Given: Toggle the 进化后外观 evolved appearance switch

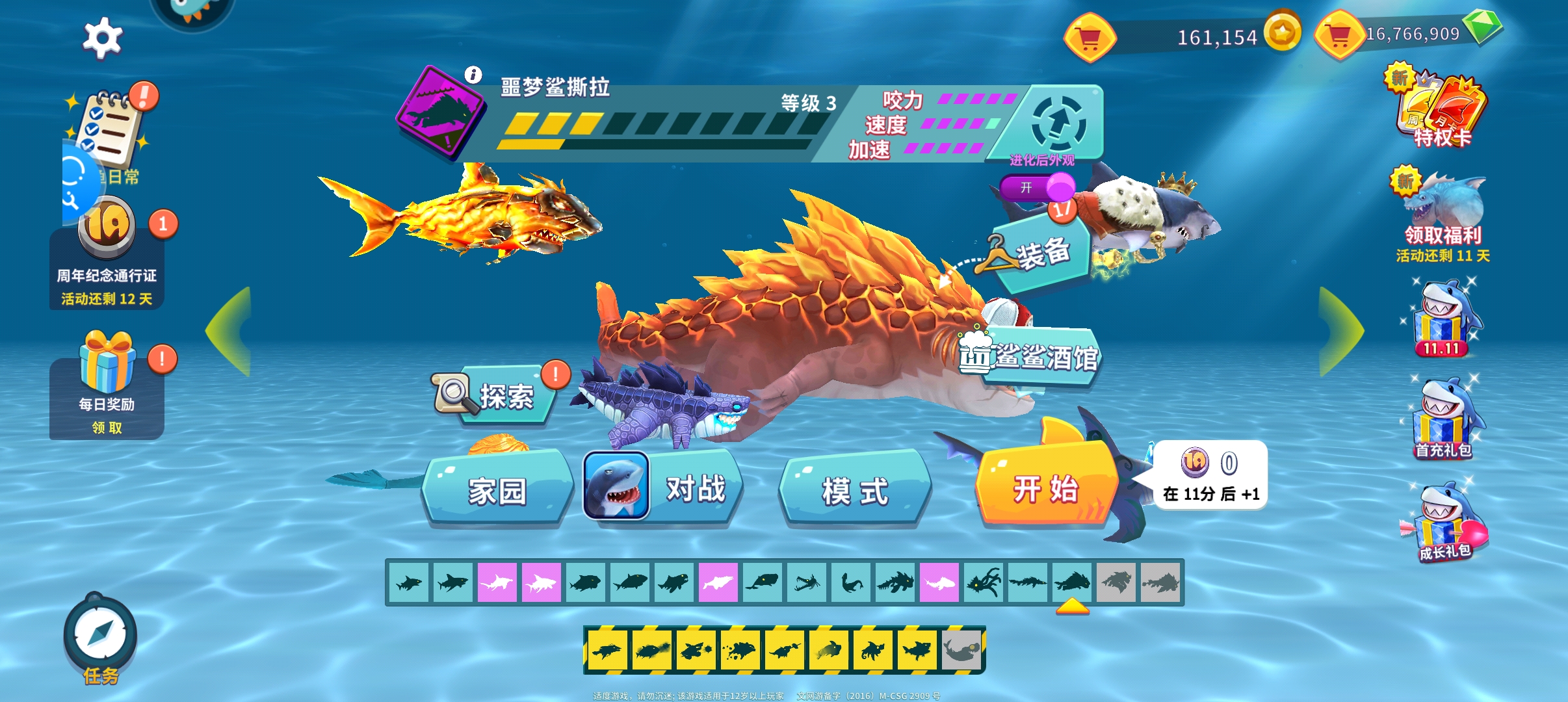Looking at the screenshot, I should click(1038, 188).
